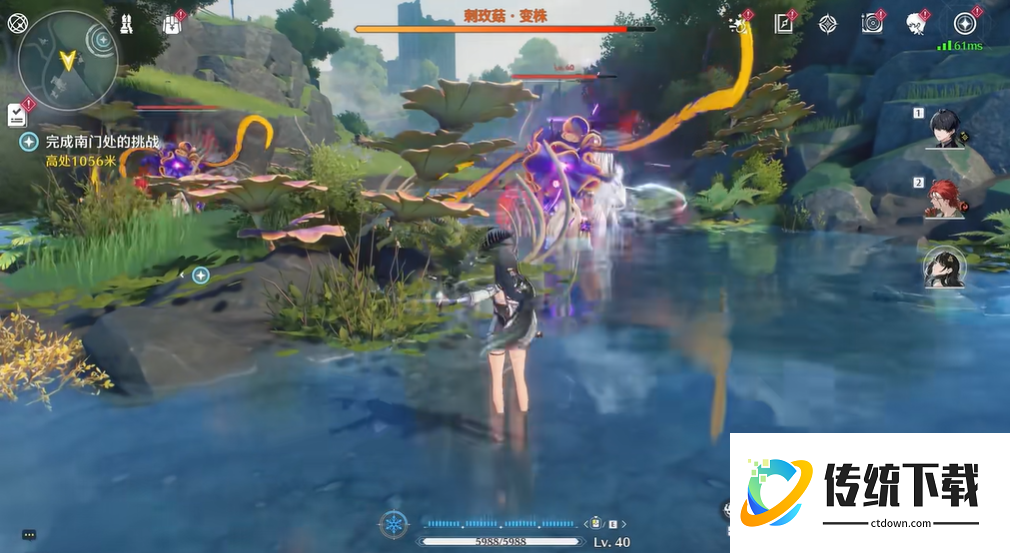This screenshot has width=1010, height=553.
Task: Open the camera-like icon in top bar
Action: pos(872,24)
